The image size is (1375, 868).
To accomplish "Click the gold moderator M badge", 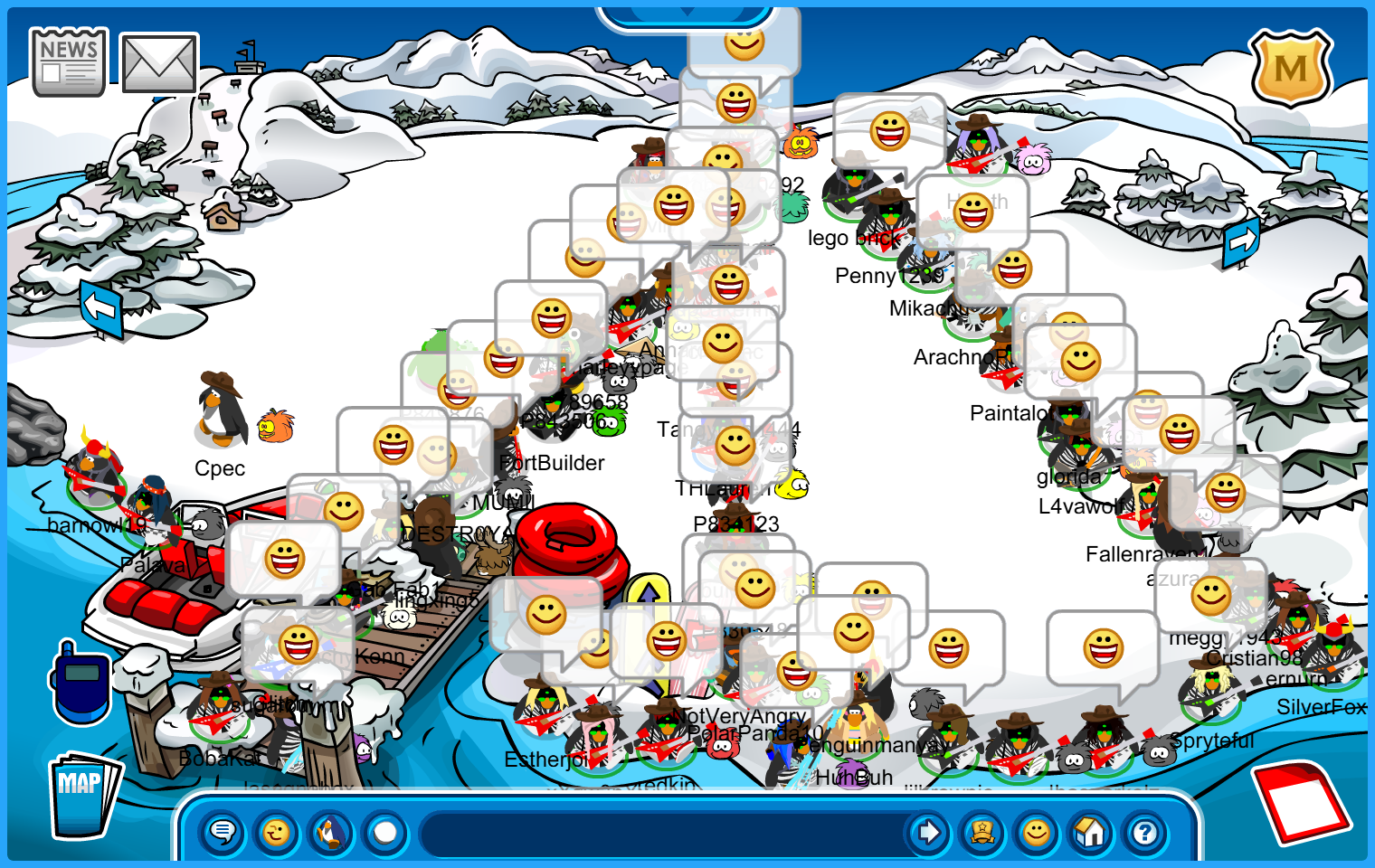I will point(1291,68).
